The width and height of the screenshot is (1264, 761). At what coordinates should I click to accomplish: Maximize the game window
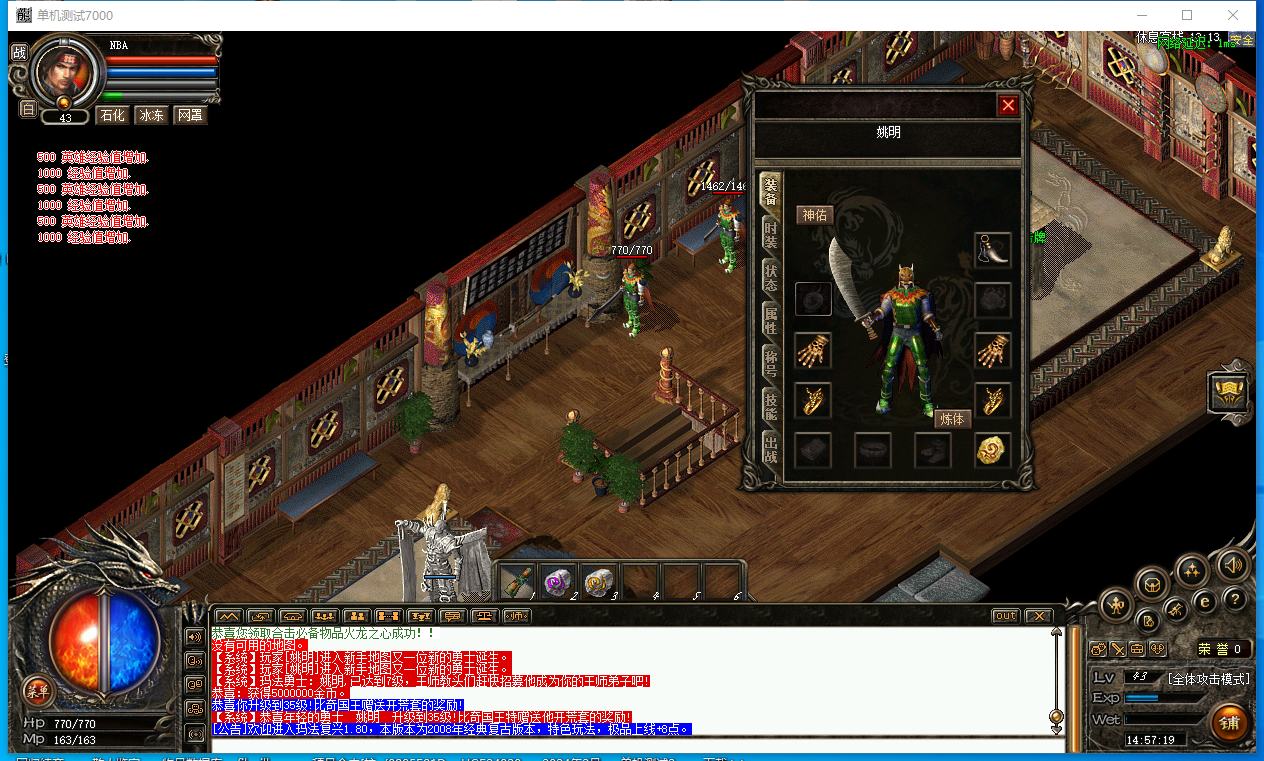click(1187, 15)
